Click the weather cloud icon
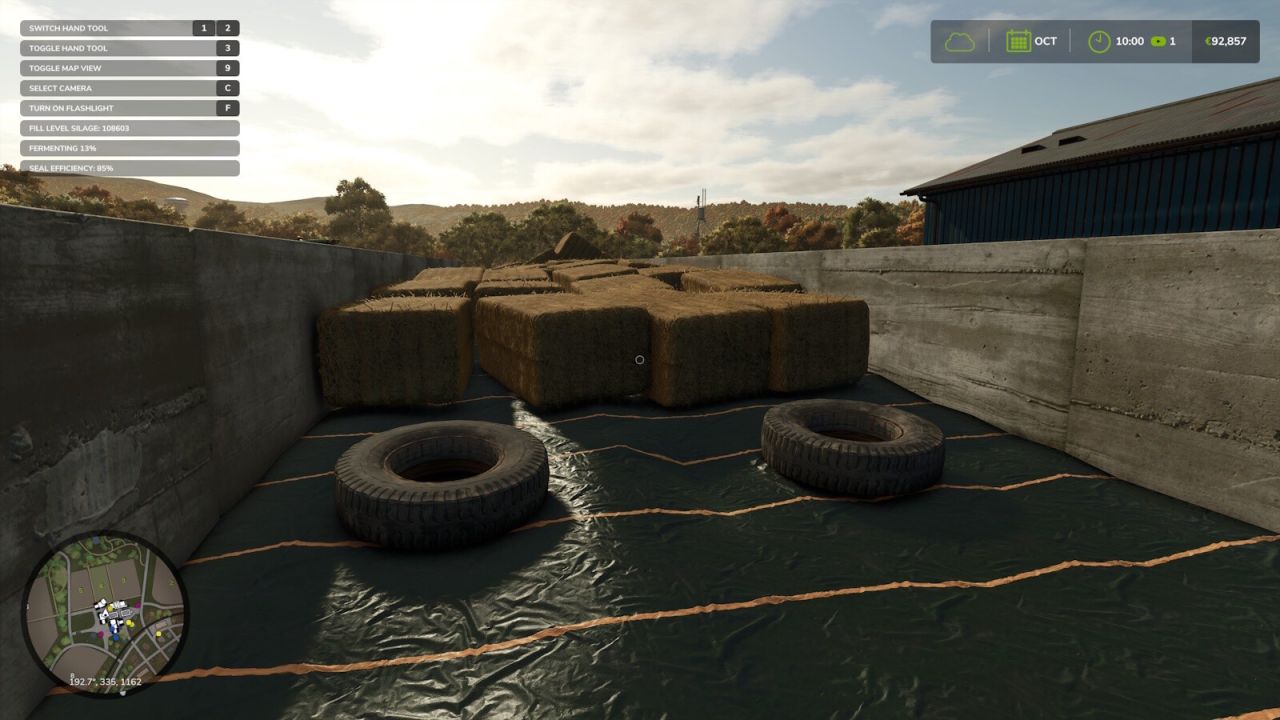The height and width of the screenshot is (720, 1280). pos(959,41)
